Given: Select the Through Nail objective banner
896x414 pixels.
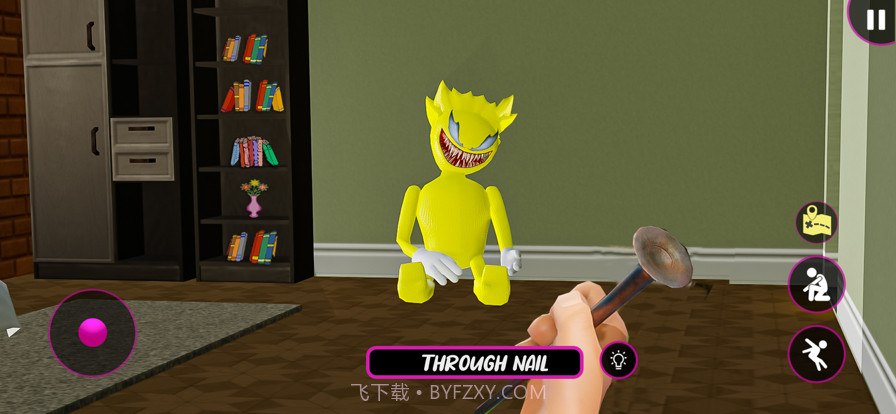Looking at the screenshot, I should click(474, 362).
